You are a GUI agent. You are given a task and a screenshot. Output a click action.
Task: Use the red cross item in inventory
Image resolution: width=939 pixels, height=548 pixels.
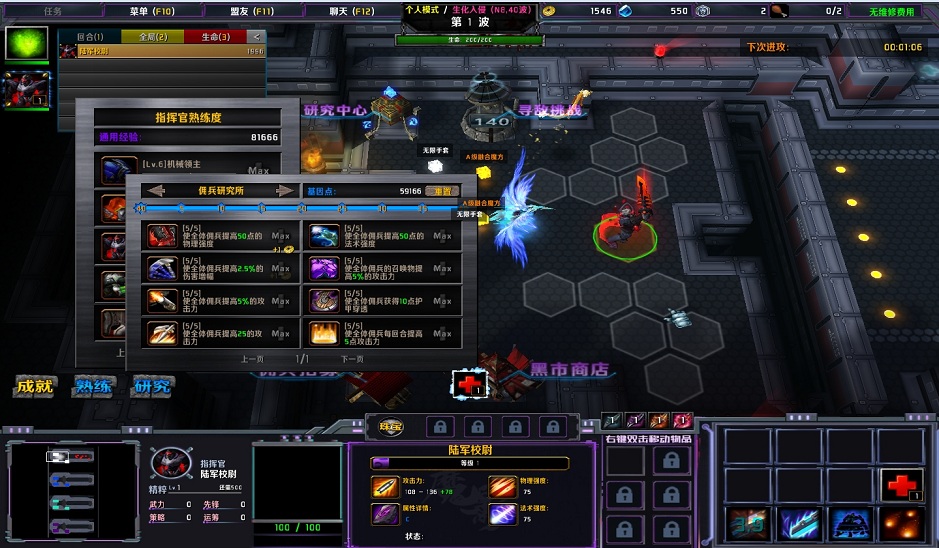pyautogui.click(x=902, y=485)
